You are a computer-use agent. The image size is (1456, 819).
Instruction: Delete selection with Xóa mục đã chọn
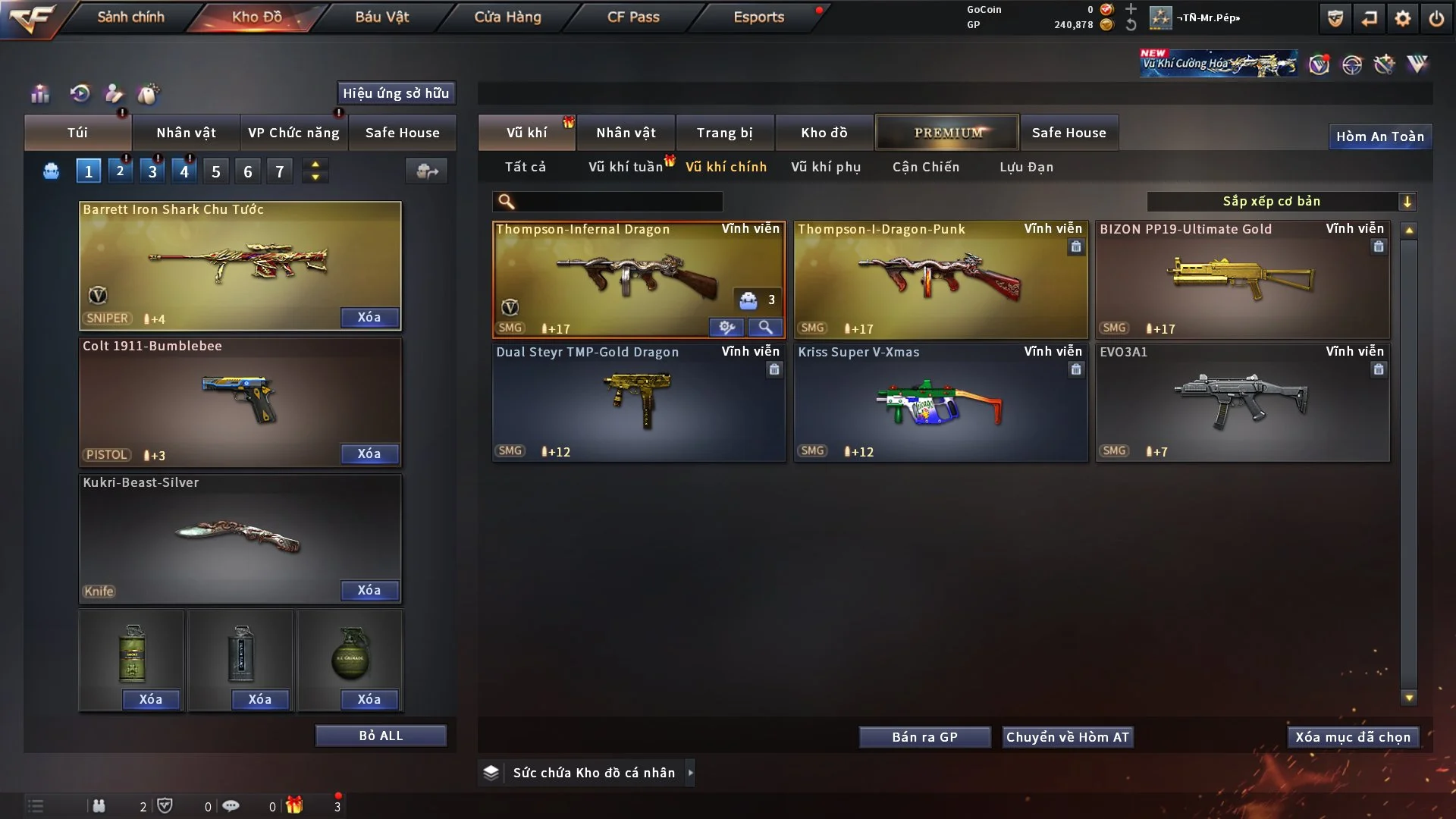pos(1352,737)
